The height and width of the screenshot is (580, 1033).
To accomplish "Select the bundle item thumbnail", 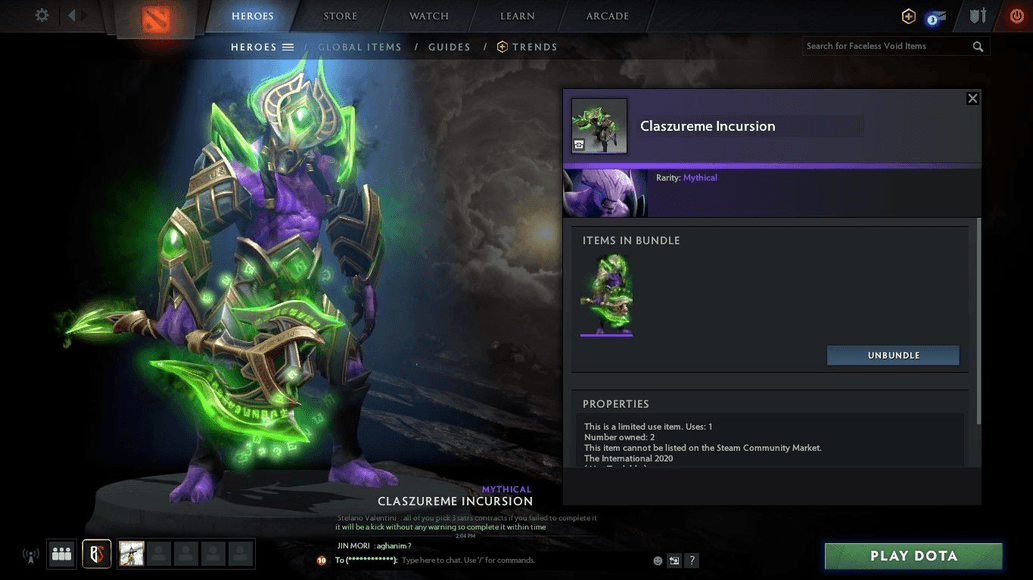I will (x=607, y=294).
